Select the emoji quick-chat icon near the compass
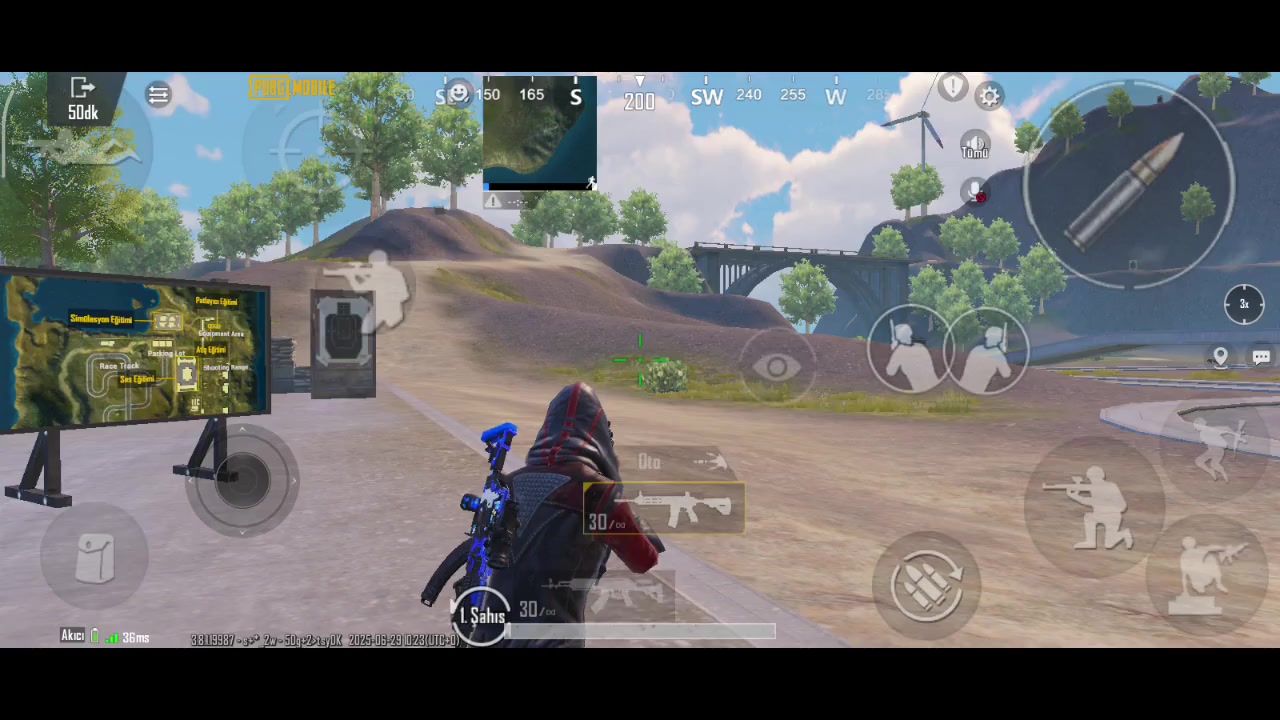The height and width of the screenshot is (720, 1280). click(x=458, y=92)
